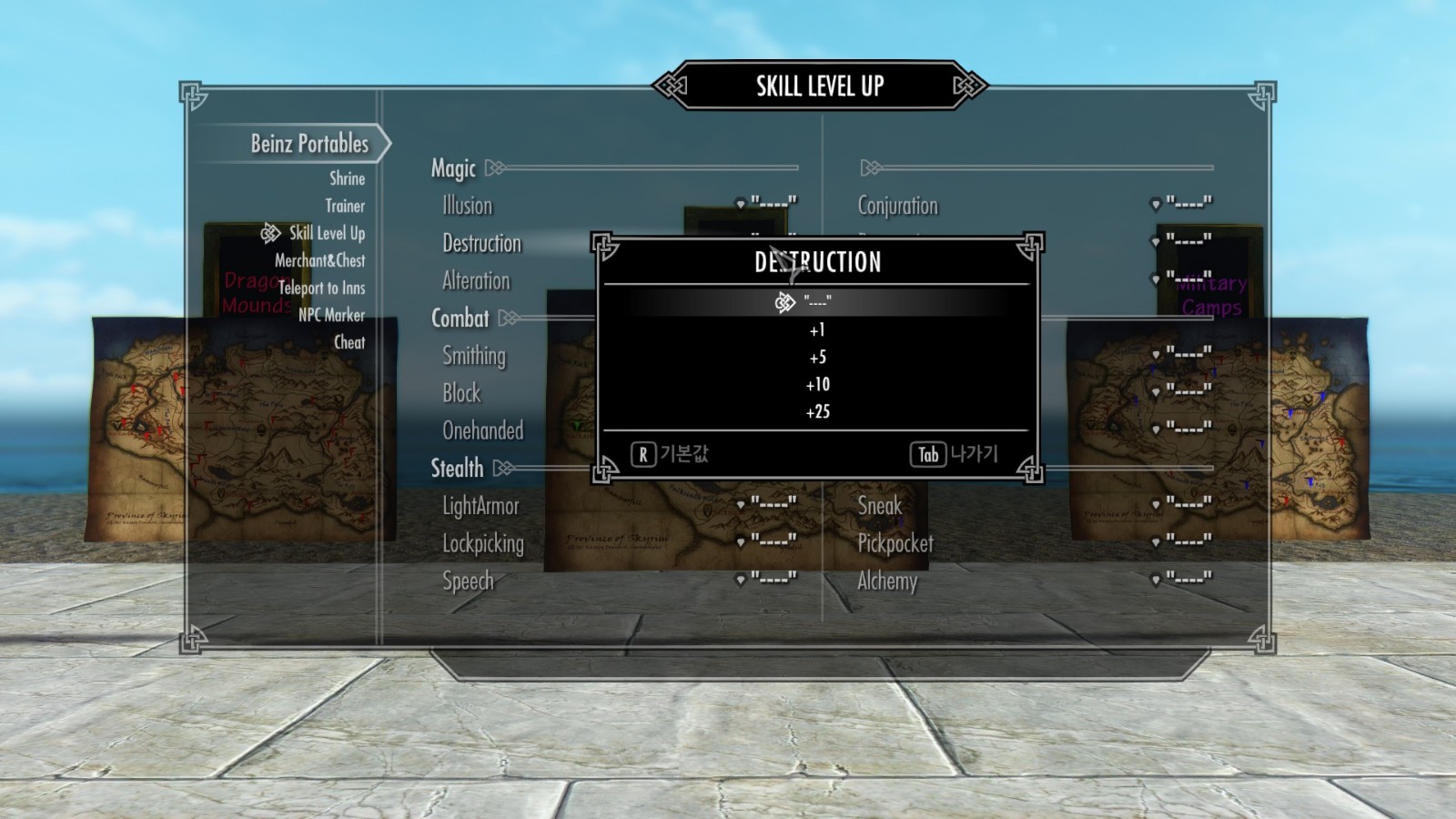The width and height of the screenshot is (1456, 819).
Task: Switch to the Cheat page
Action: coord(349,342)
